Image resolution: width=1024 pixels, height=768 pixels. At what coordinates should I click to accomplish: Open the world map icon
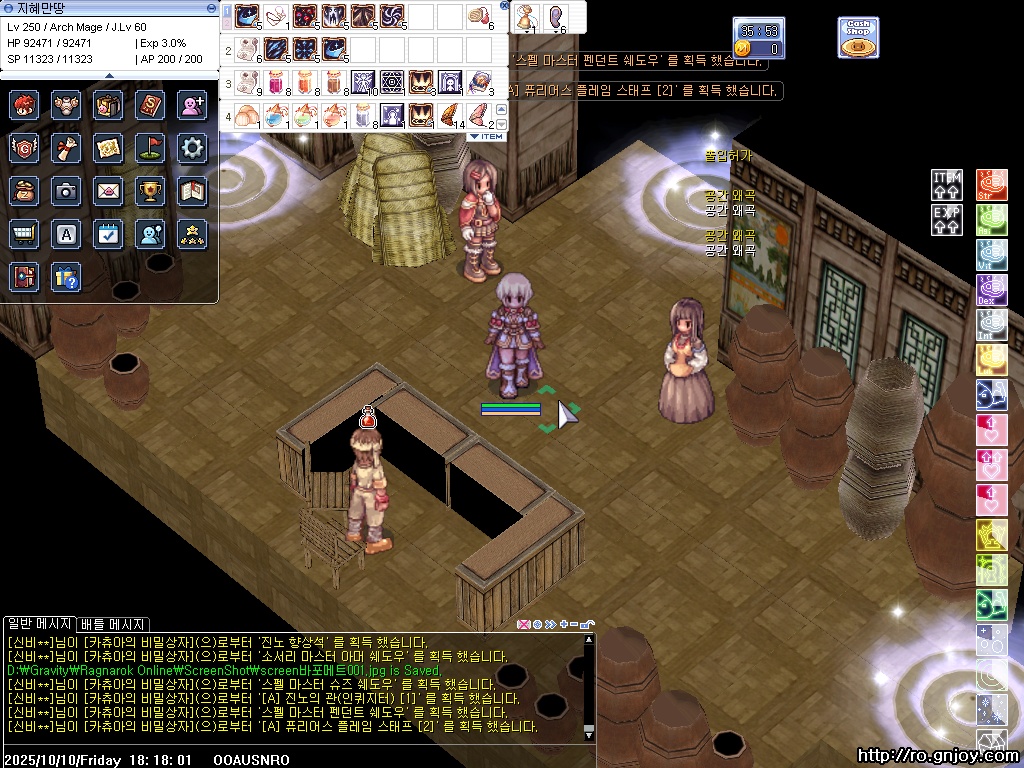coord(108,148)
